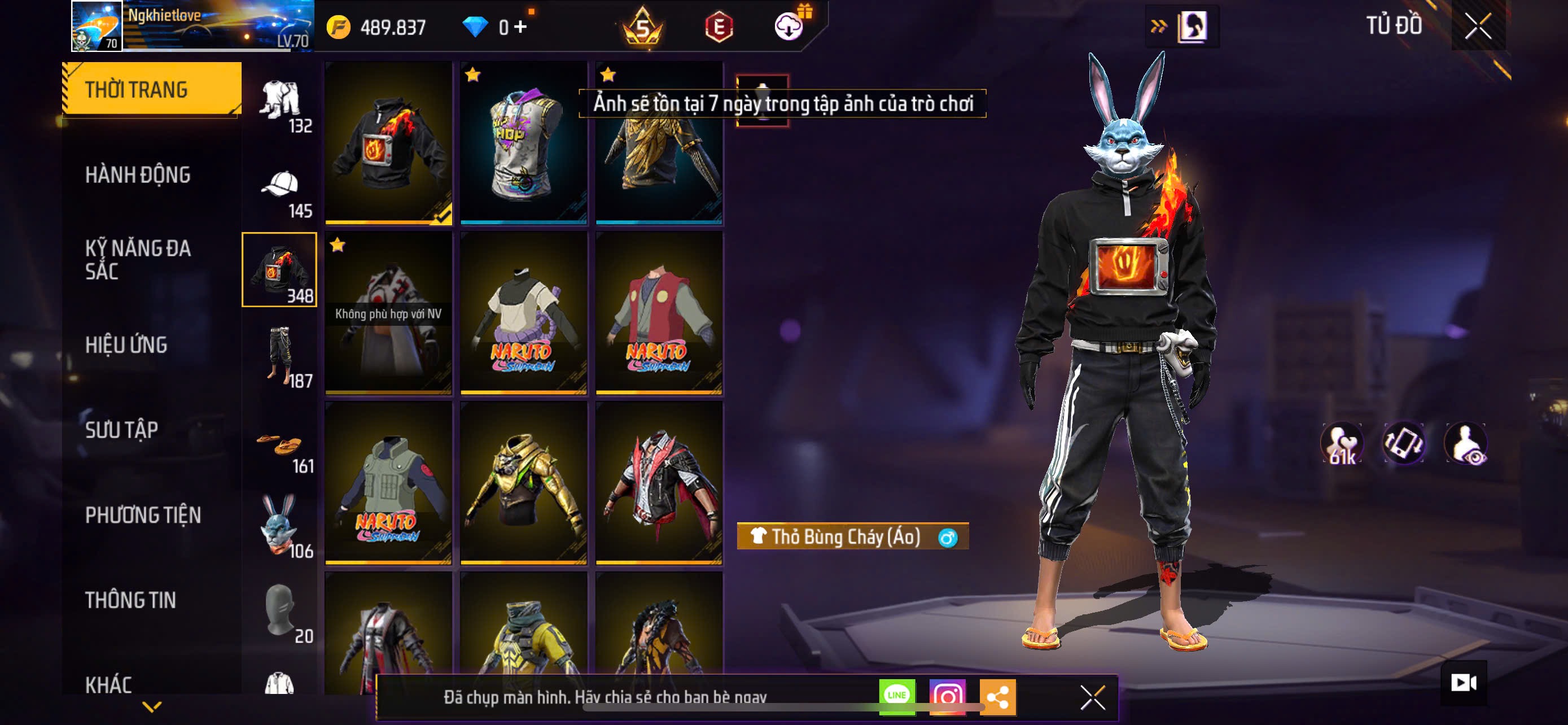Open the sandals footwear category
Screen dimensions: 1568x725
(280, 447)
